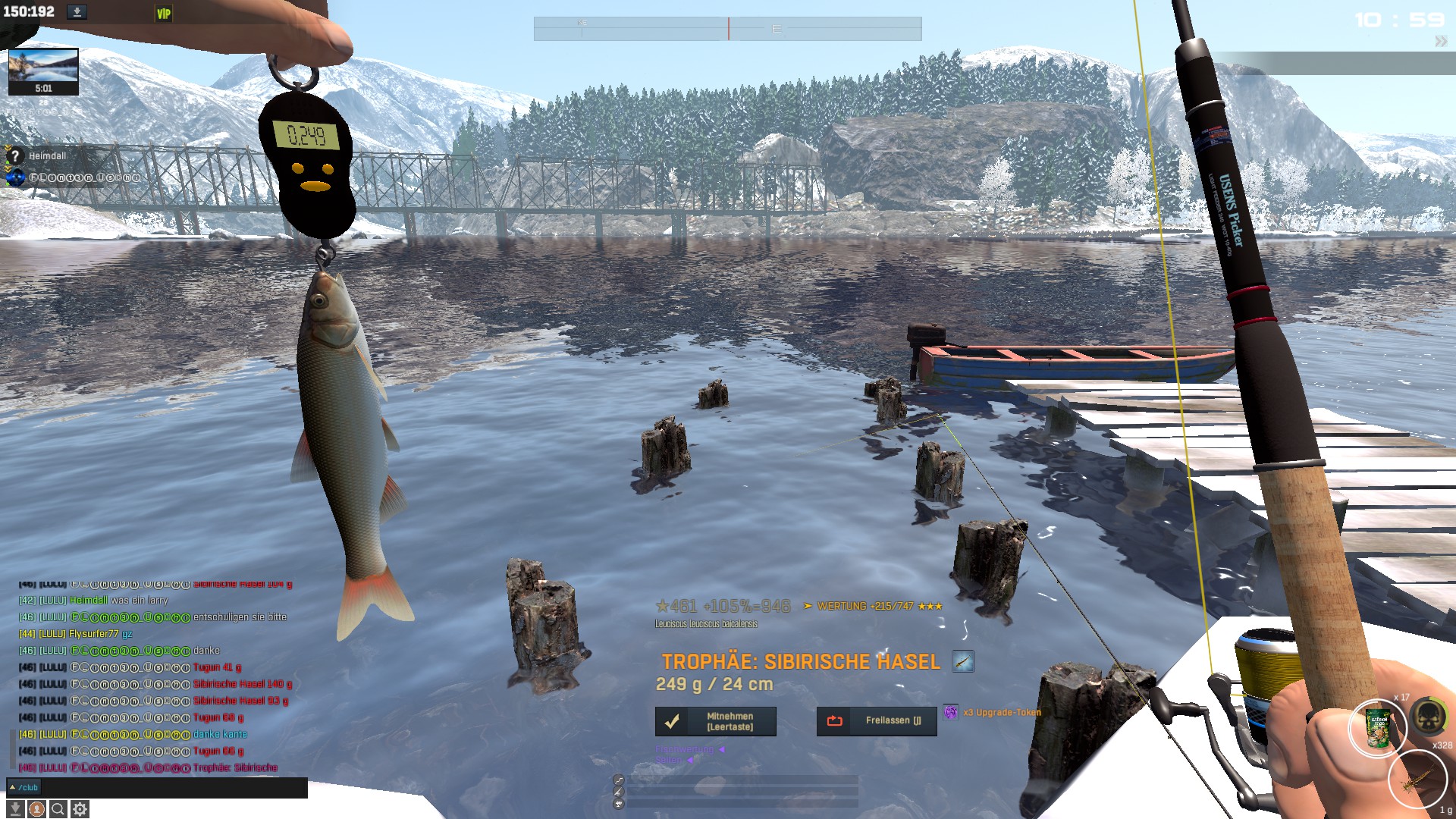Open the orange player profile icon
The height and width of the screenshot is (819, 1456).
(36, 809)
